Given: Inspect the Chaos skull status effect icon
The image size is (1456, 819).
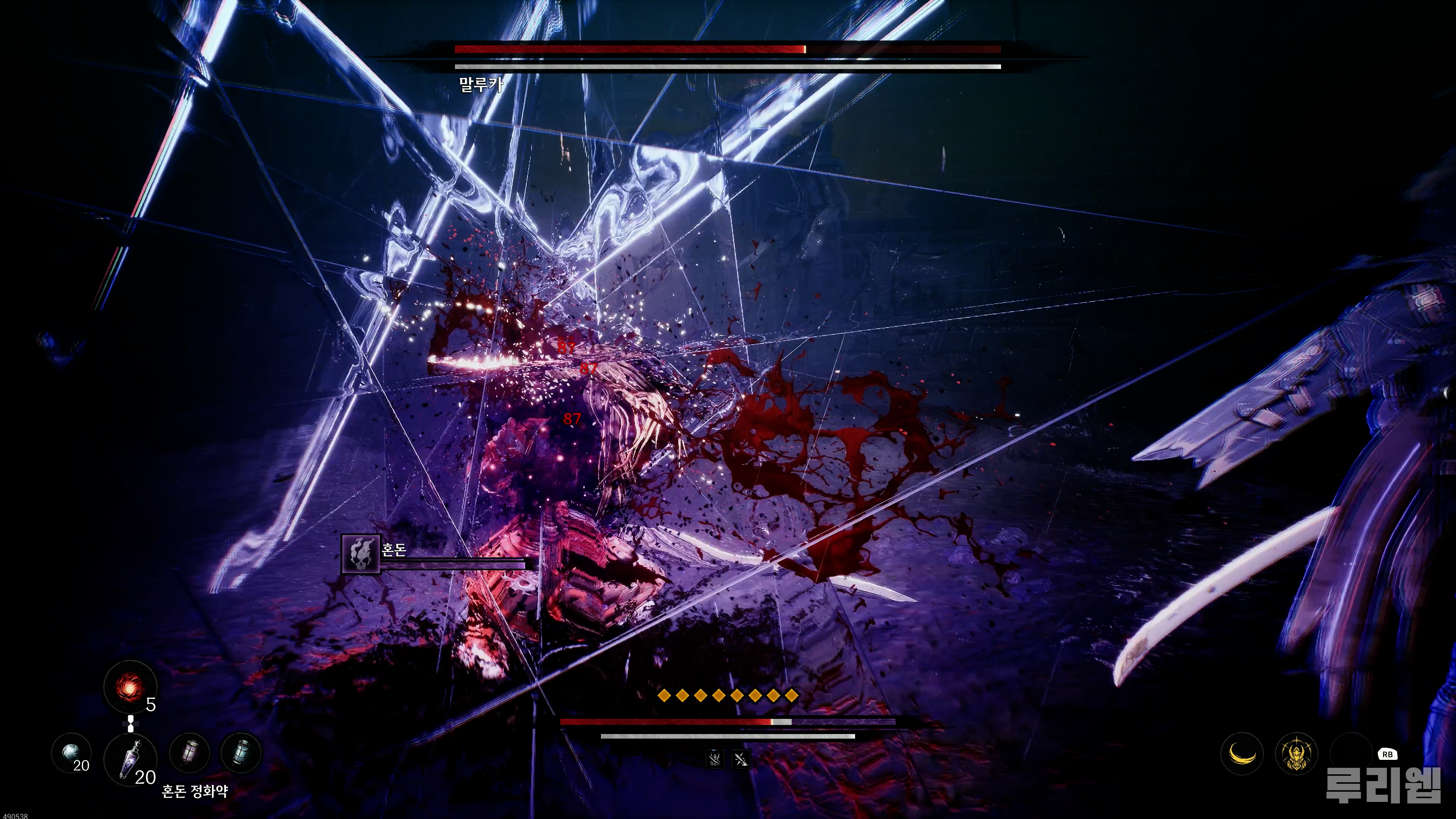Looking at the screenshot, I should click(361, 554).
